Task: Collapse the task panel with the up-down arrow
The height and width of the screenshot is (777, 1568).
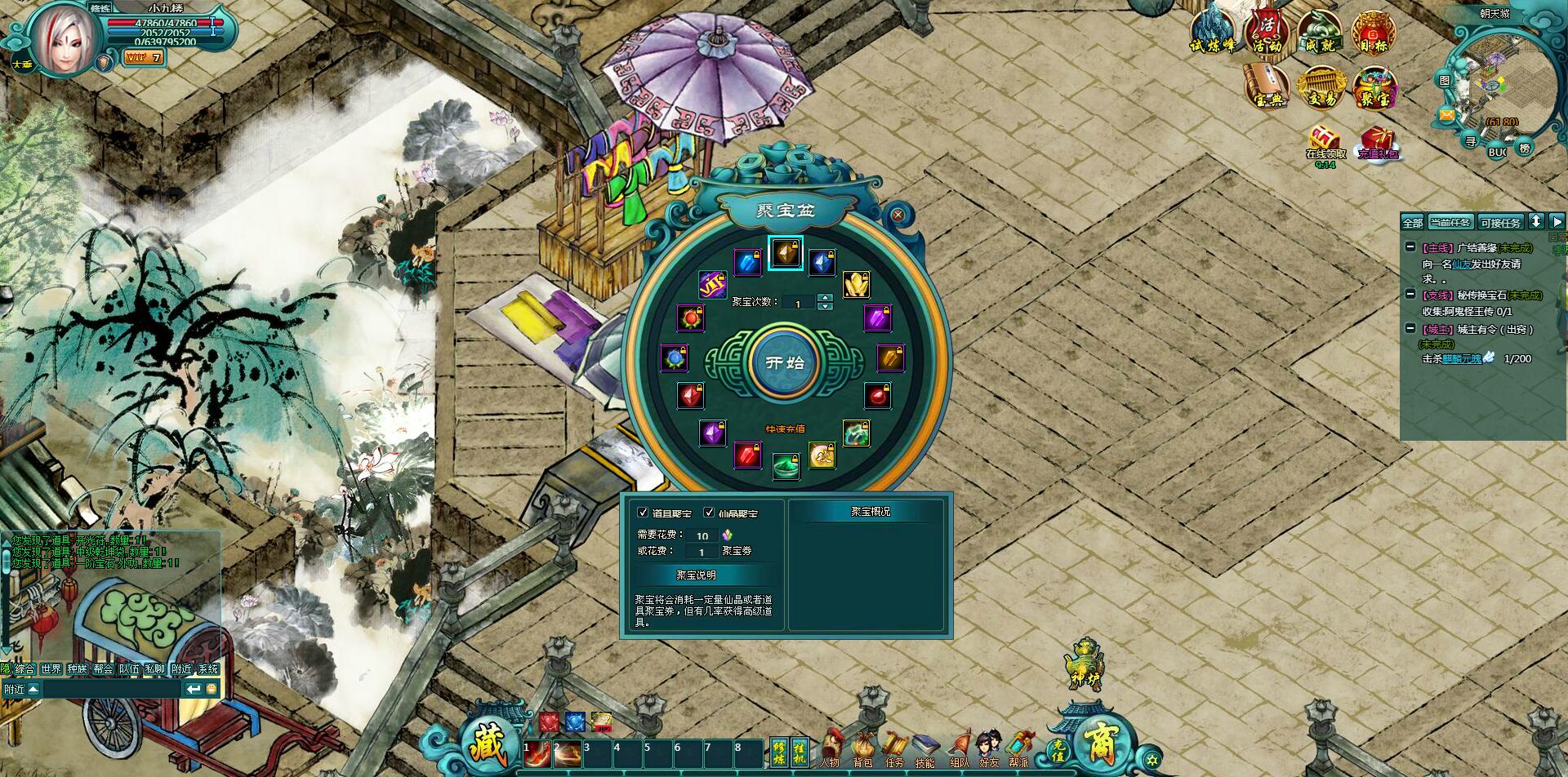Action: point(1536,221)
